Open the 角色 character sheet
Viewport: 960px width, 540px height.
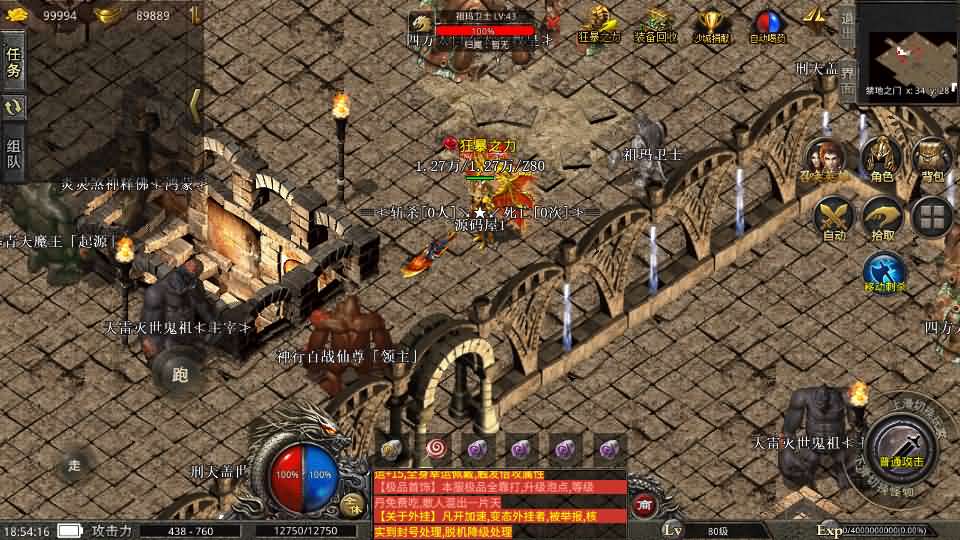881,160
